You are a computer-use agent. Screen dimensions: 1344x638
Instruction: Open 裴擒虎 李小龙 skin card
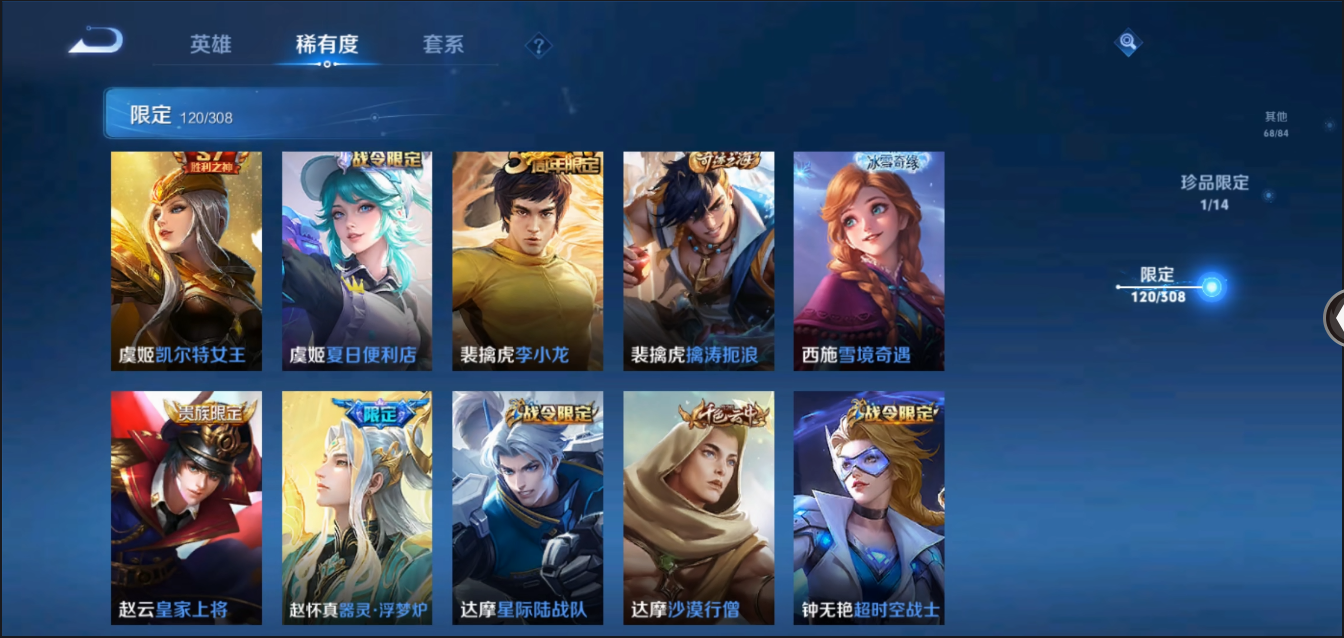point(528,261)
